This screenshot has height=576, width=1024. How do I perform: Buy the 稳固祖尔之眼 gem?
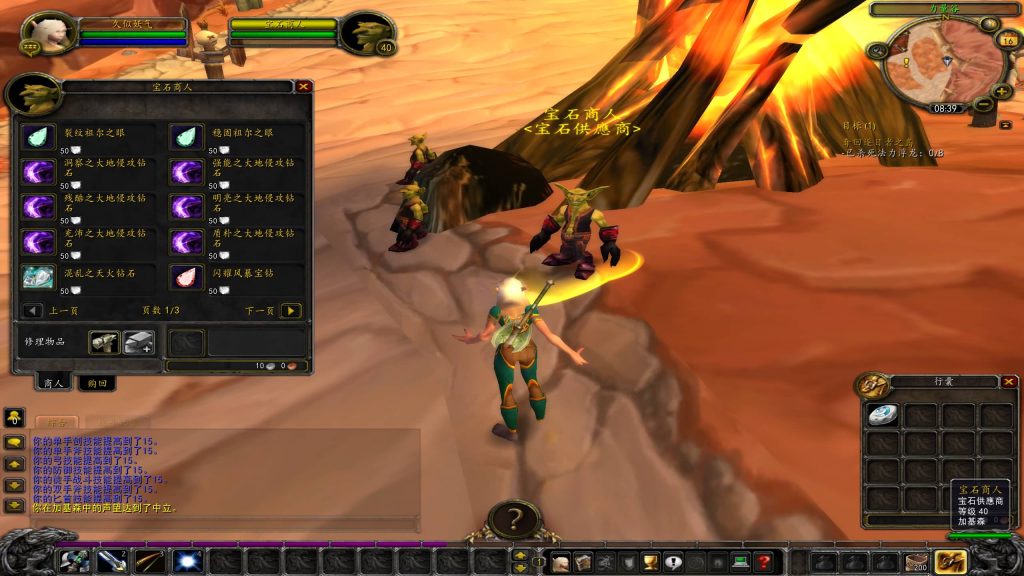(x=186, y=138)
